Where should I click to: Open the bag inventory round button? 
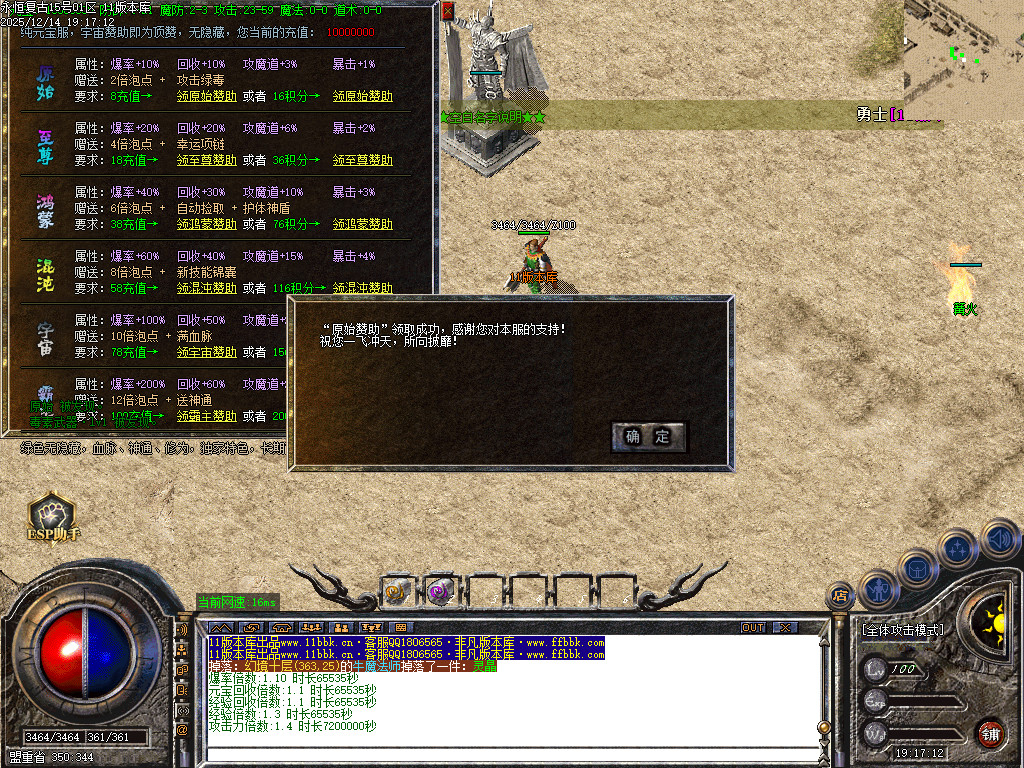click(918, 569)
